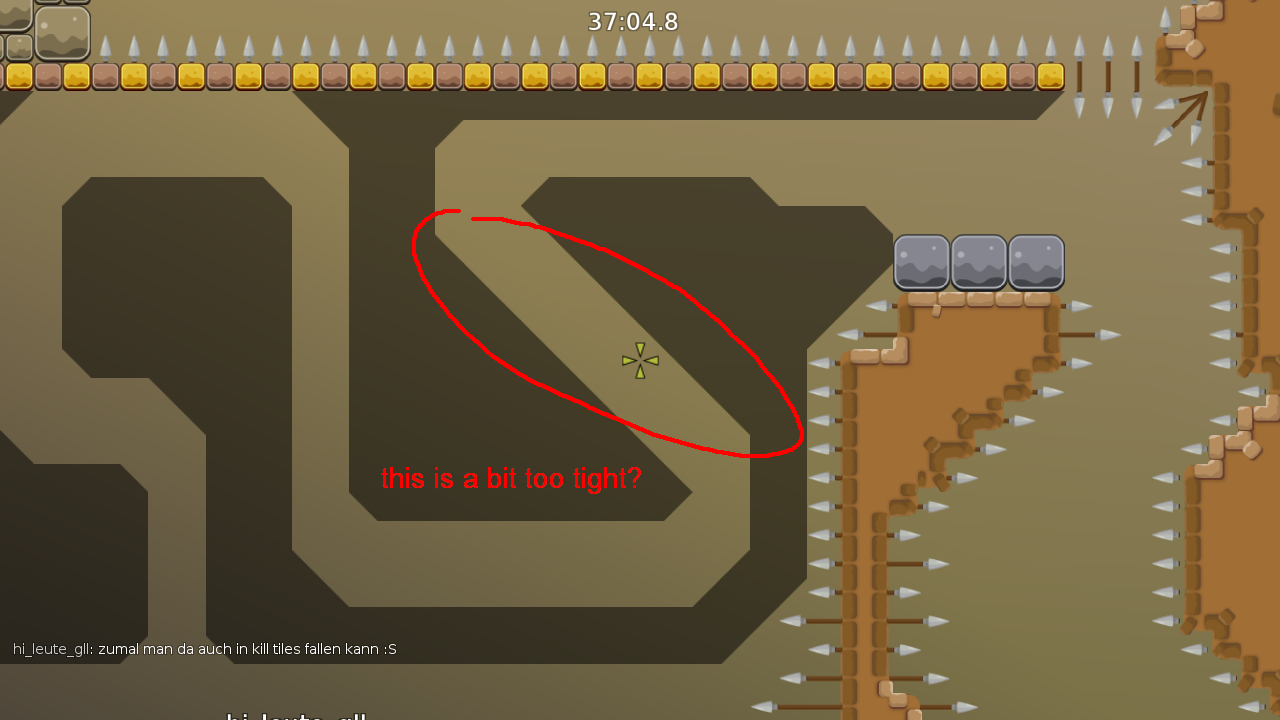The image size is (1280, 720).
Task: Click the red text 'this is a bit too tight?'
Action: (x=512, y=478)
